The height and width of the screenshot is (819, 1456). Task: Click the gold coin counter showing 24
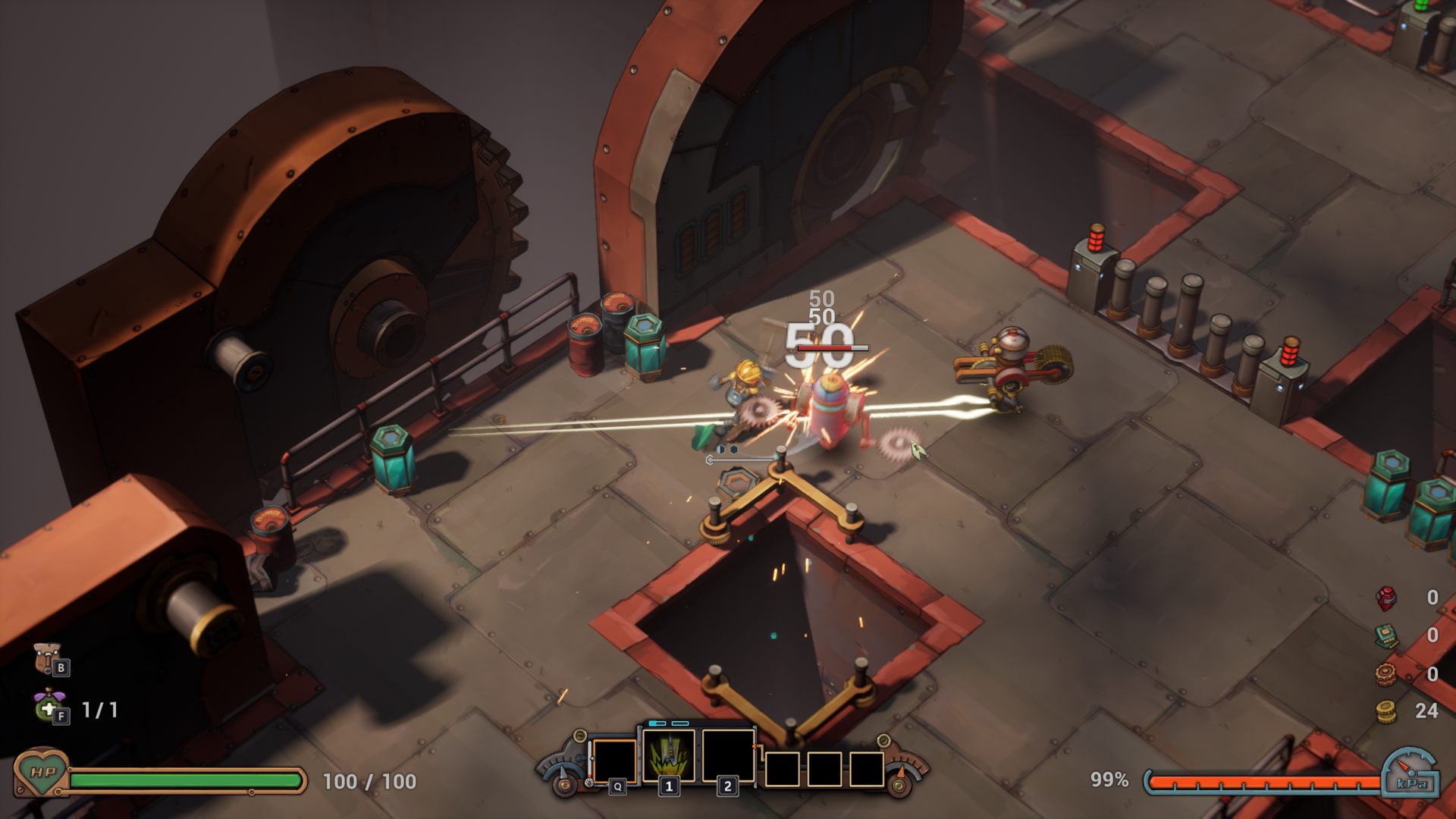coord(1426,710)
